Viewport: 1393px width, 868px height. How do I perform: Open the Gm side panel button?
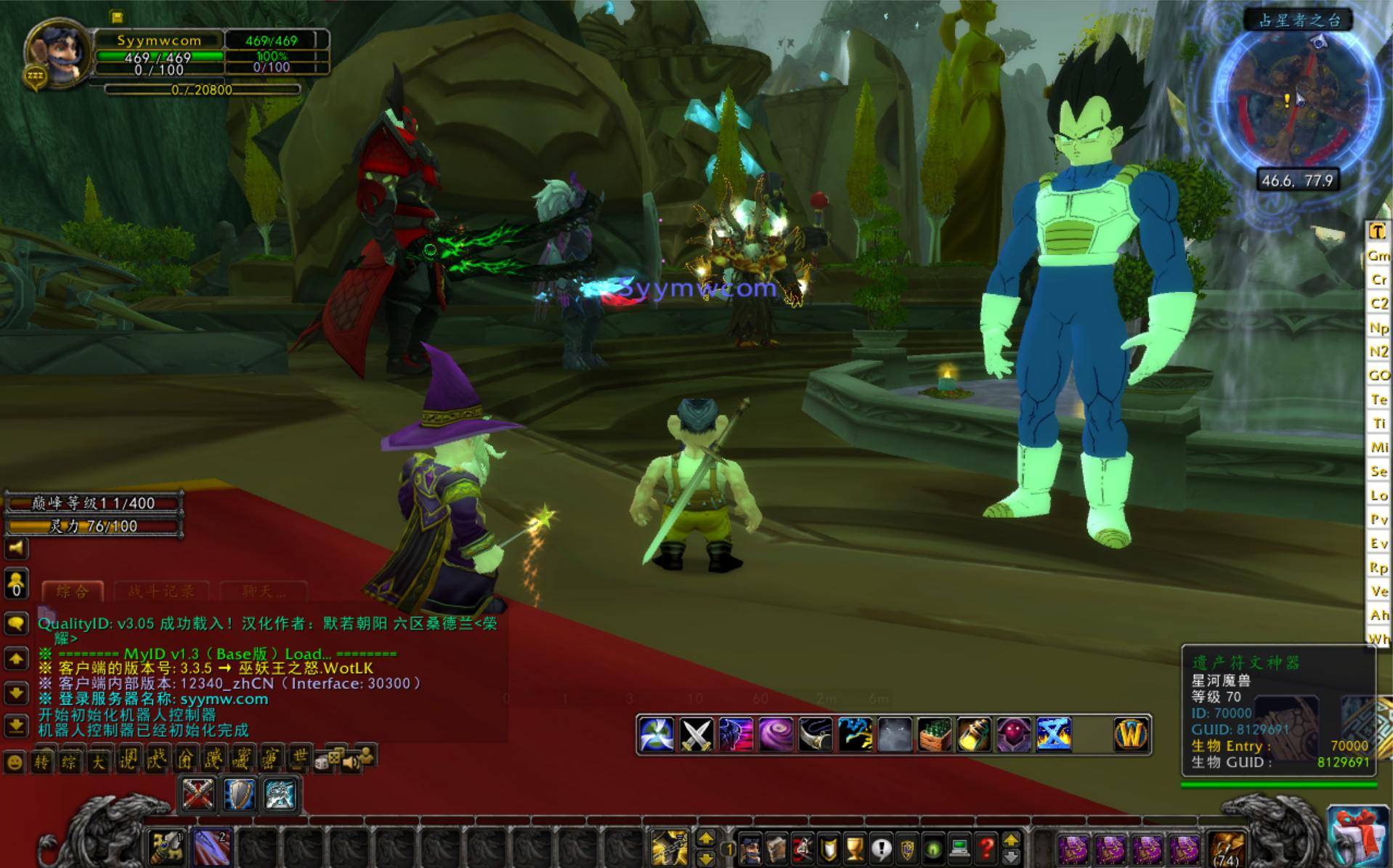tap(1378, 256)
